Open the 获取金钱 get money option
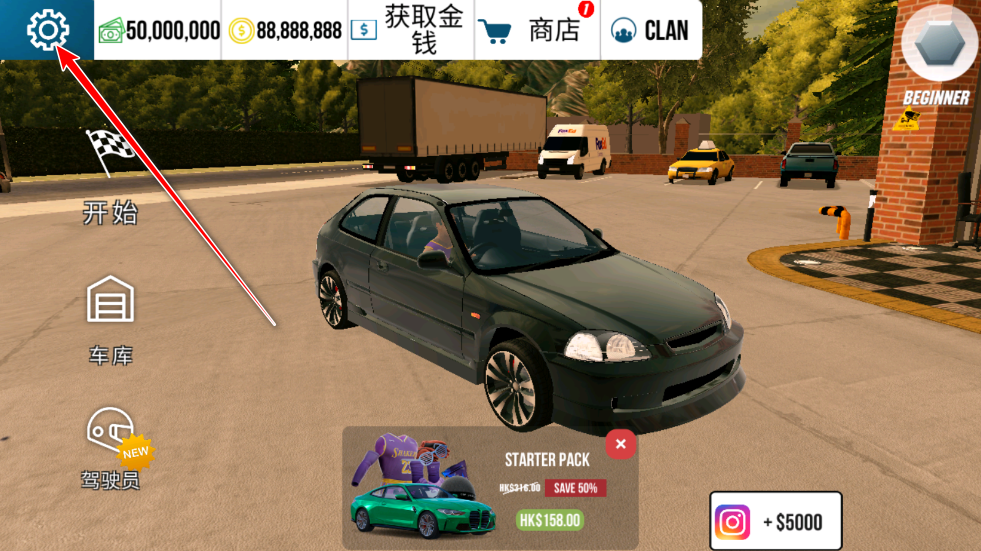The image size is (981, 551). tap(410, 30)
